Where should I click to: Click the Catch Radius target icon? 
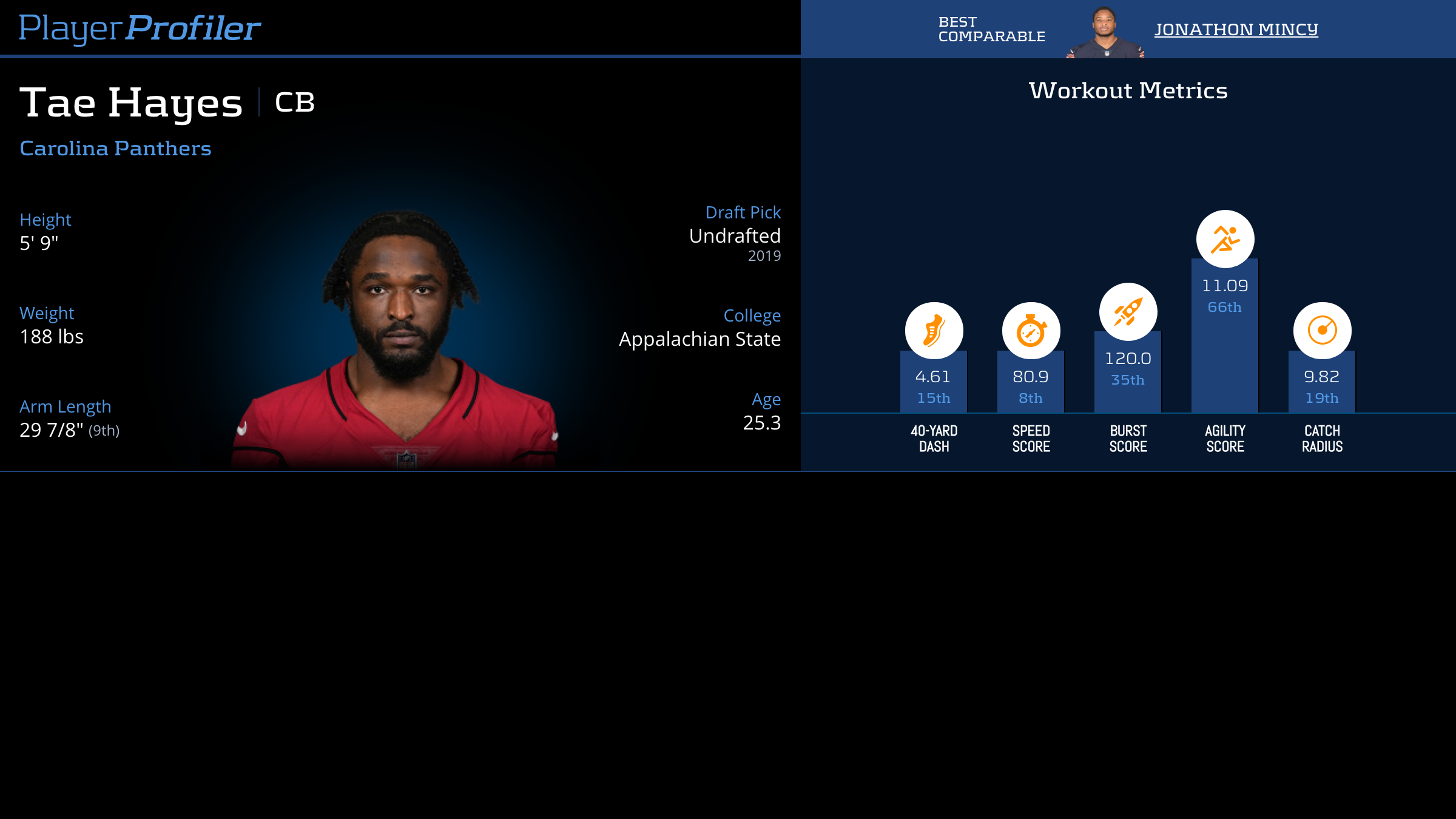pyautogui.click(x=1322, y=331)
